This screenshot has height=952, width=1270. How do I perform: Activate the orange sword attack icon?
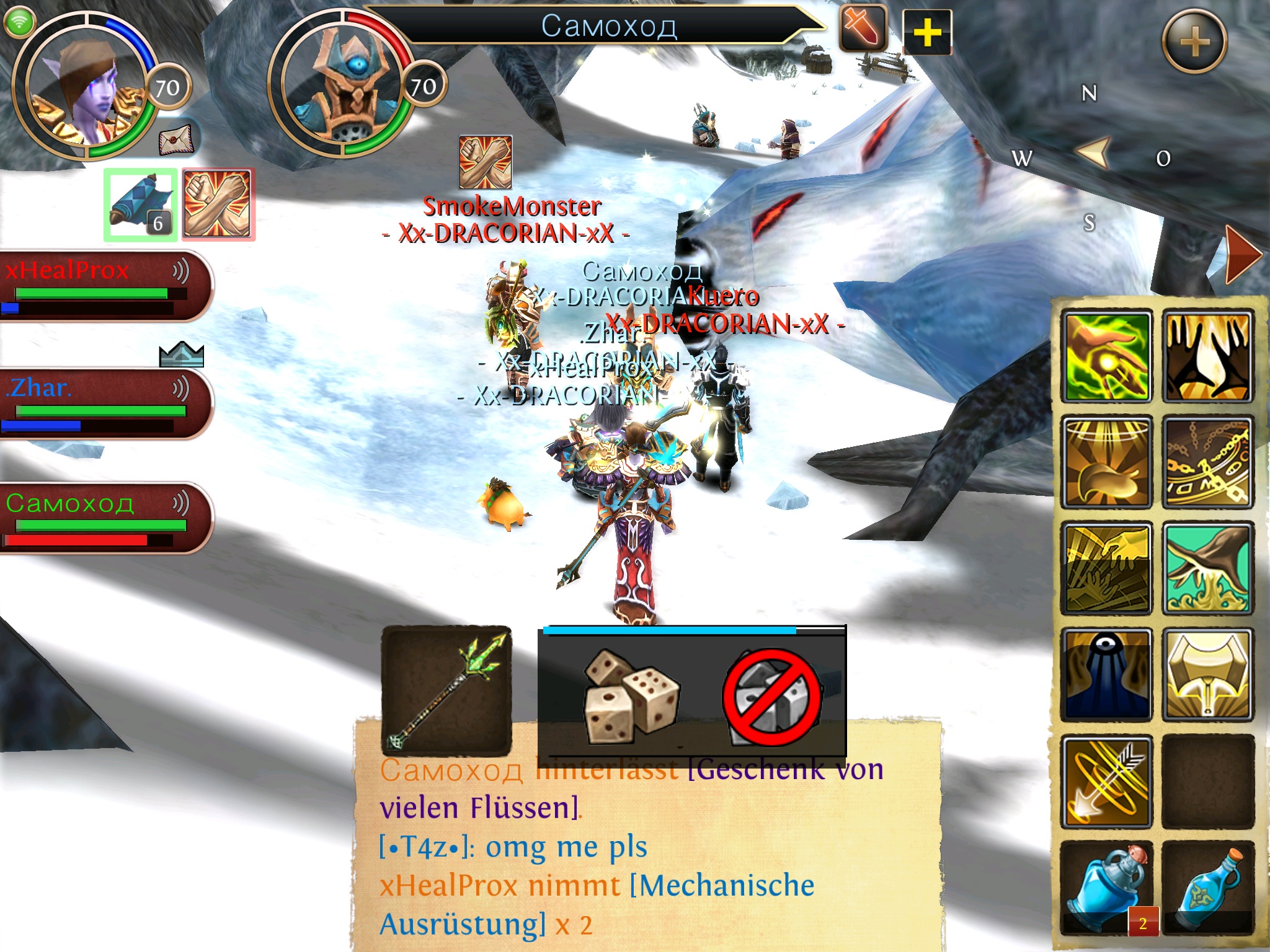(x=863, y=29)
